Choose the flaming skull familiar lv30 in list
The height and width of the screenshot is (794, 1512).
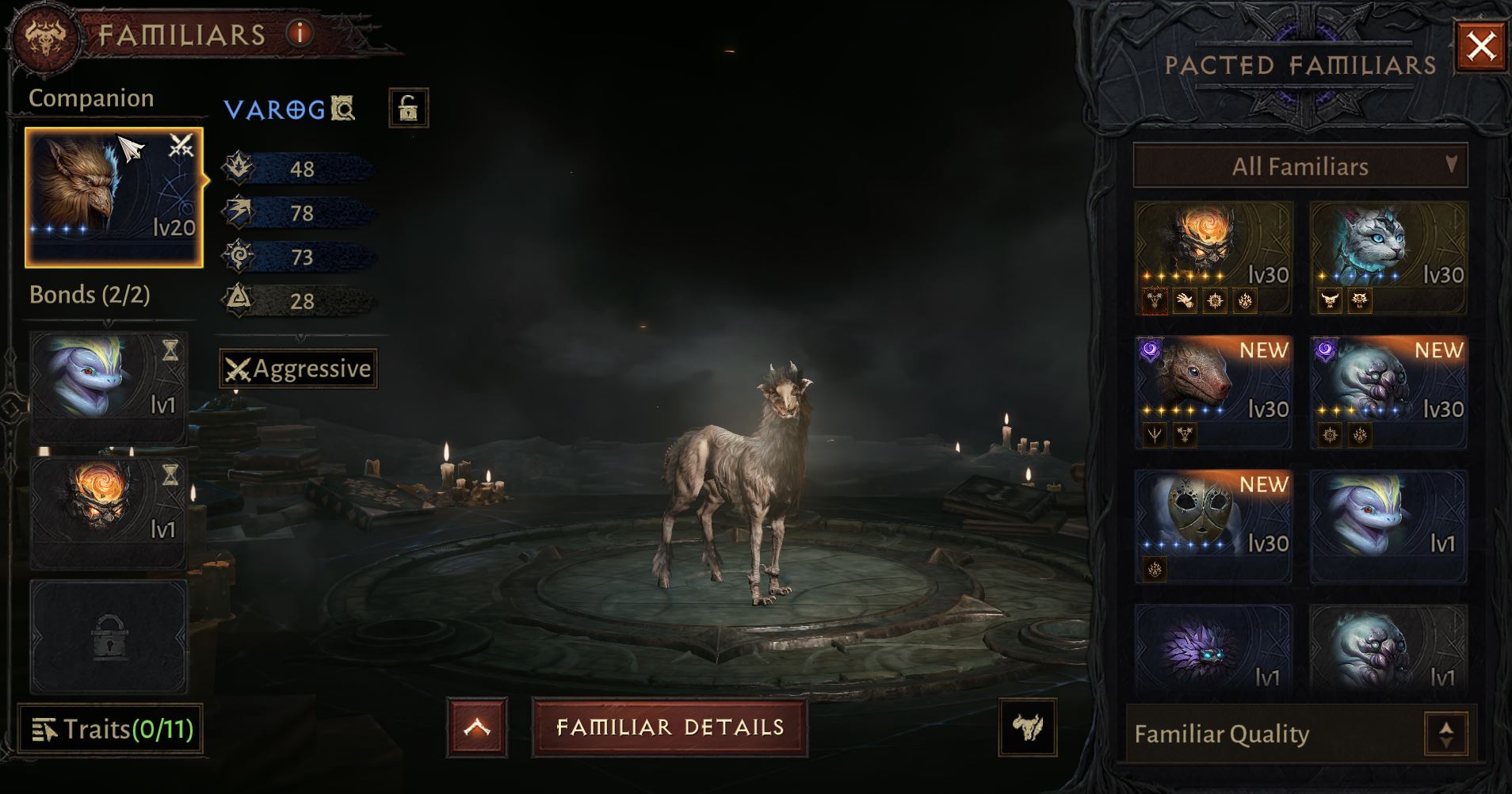point(1213,257)
